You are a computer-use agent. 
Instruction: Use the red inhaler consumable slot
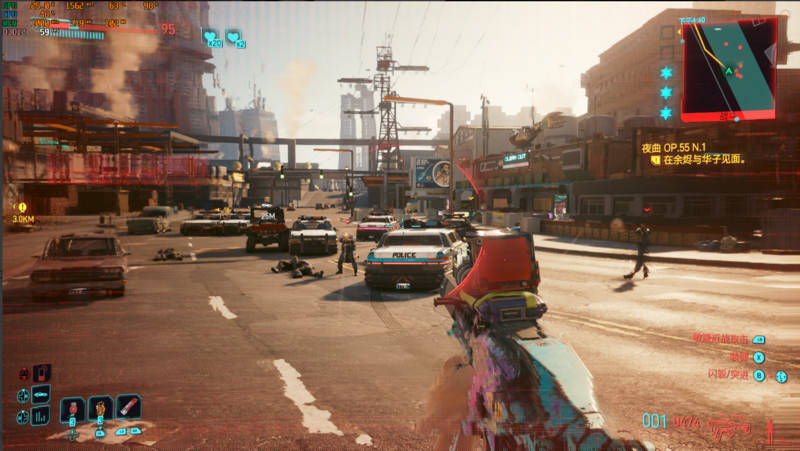coord(128,407)
